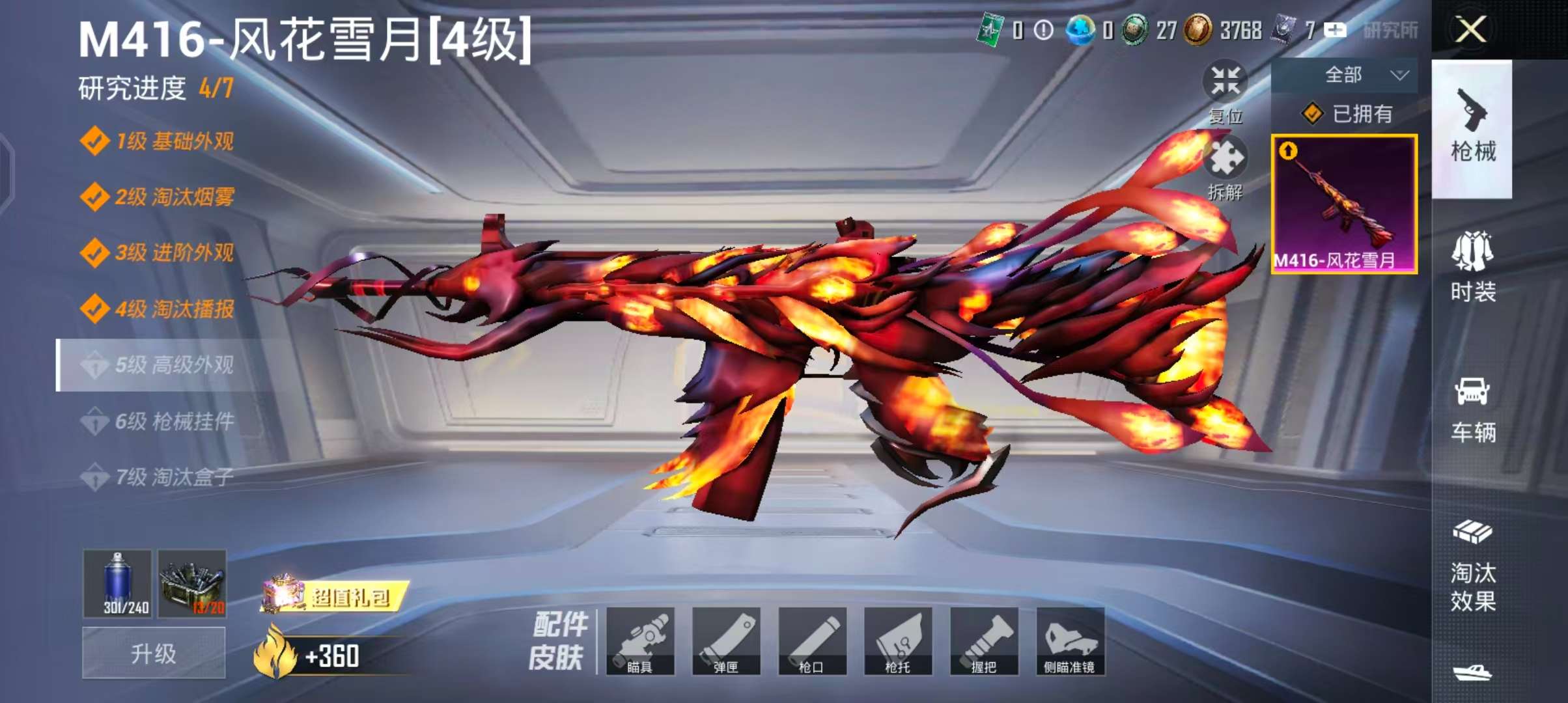Select the 瞄具 scope attachment skin slot
The image size is (1568, 703).
640,641
